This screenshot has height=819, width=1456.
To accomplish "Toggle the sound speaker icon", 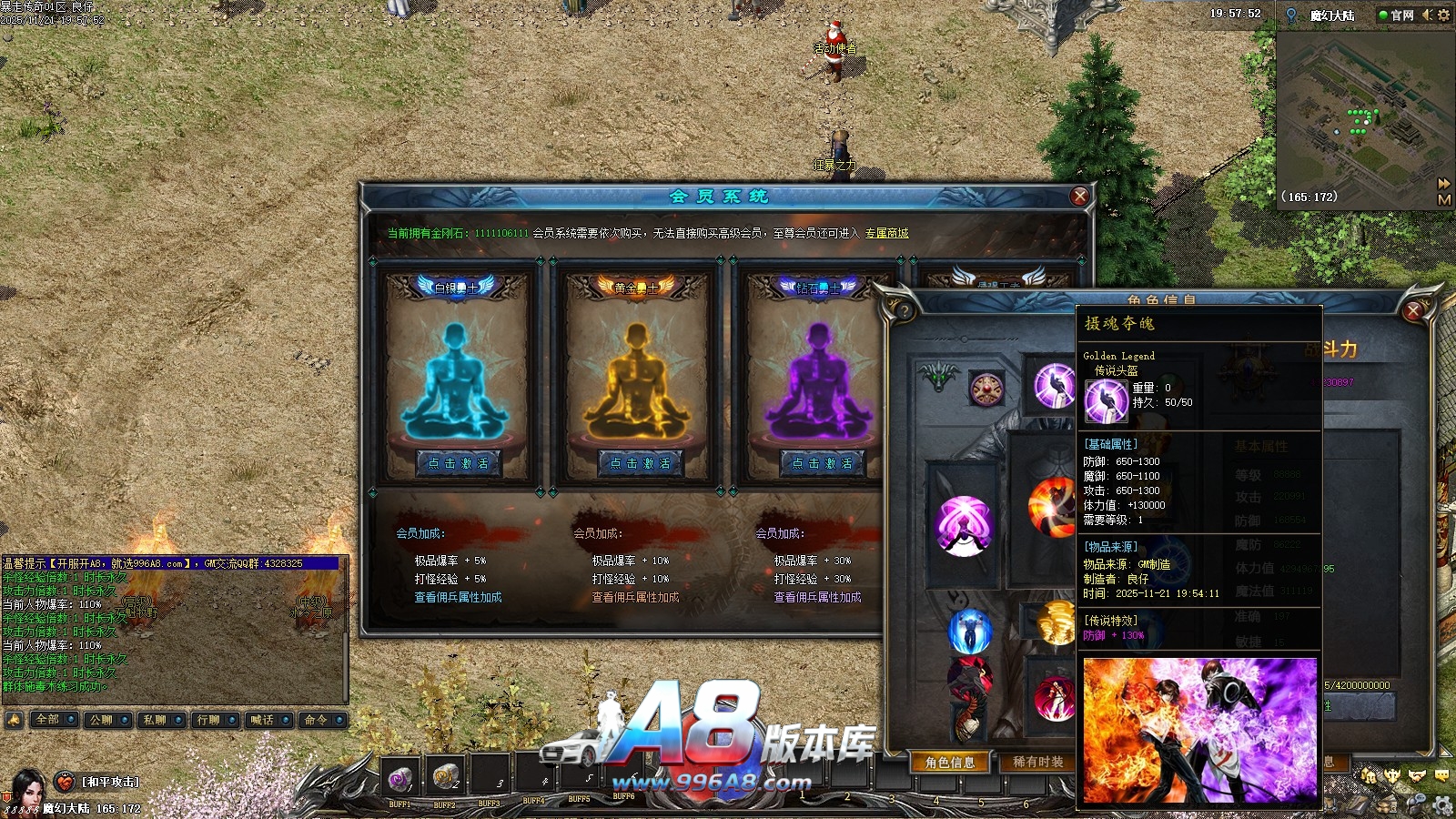I will pyautogui.click(x=1427, y=15).
